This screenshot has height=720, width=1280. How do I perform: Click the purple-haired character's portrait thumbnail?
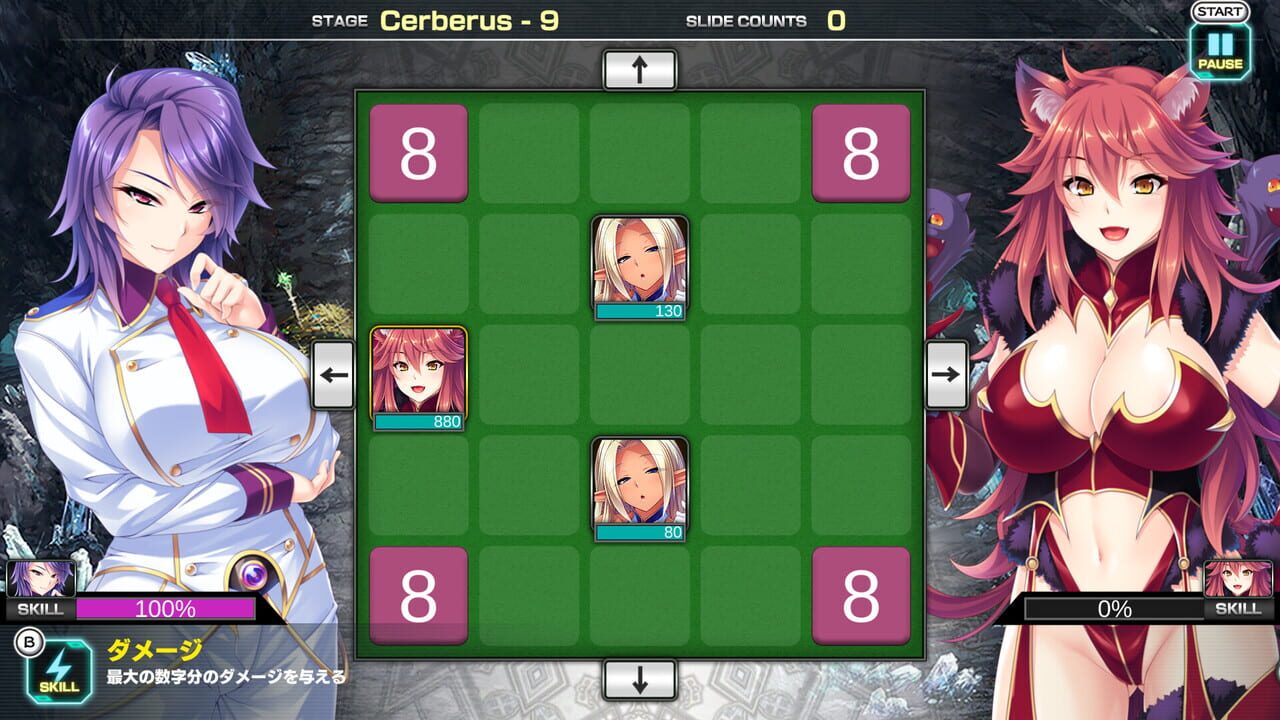point(40,575)
